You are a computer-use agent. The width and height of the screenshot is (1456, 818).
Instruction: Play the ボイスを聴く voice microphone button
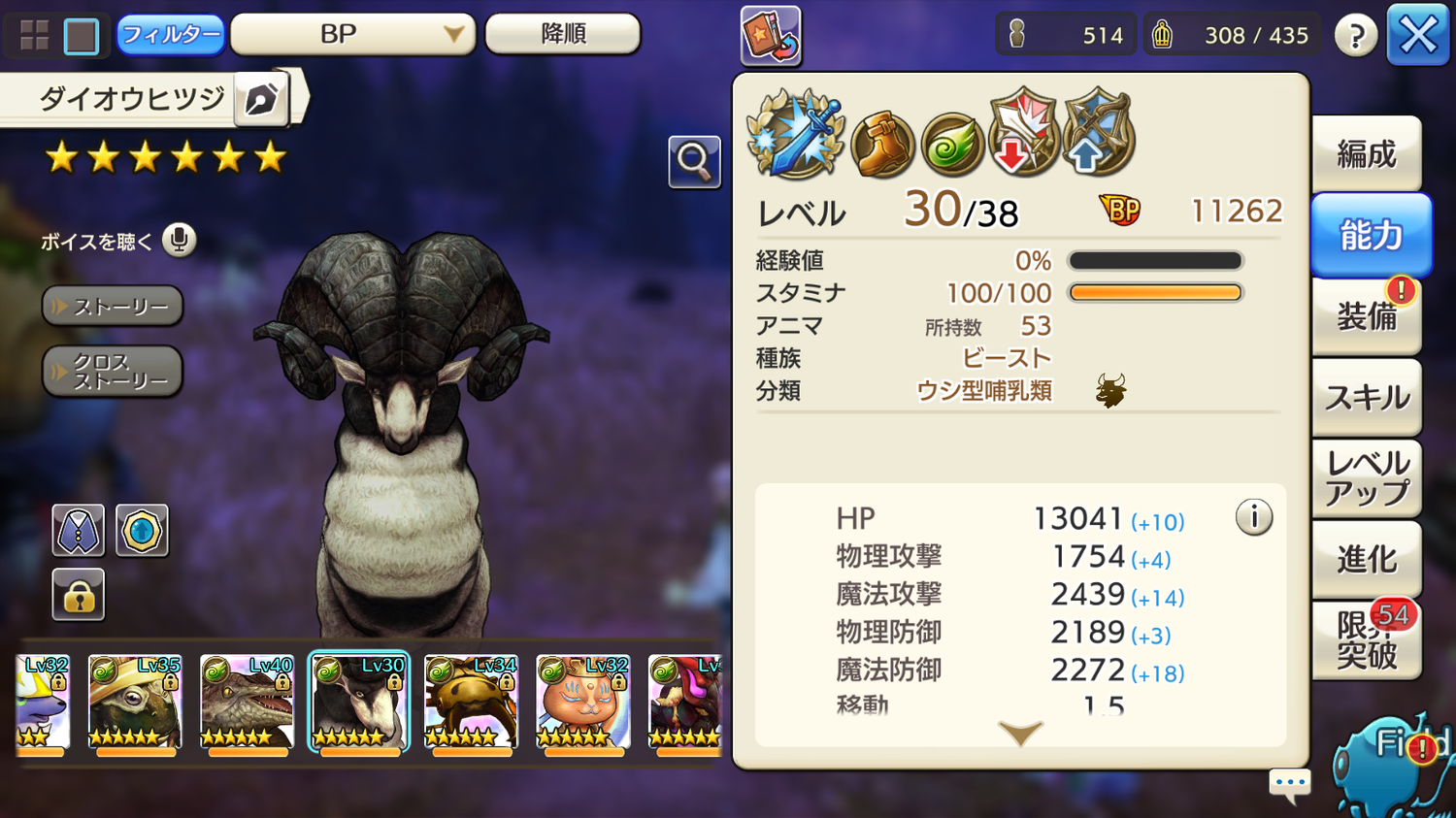click(179, 240)
